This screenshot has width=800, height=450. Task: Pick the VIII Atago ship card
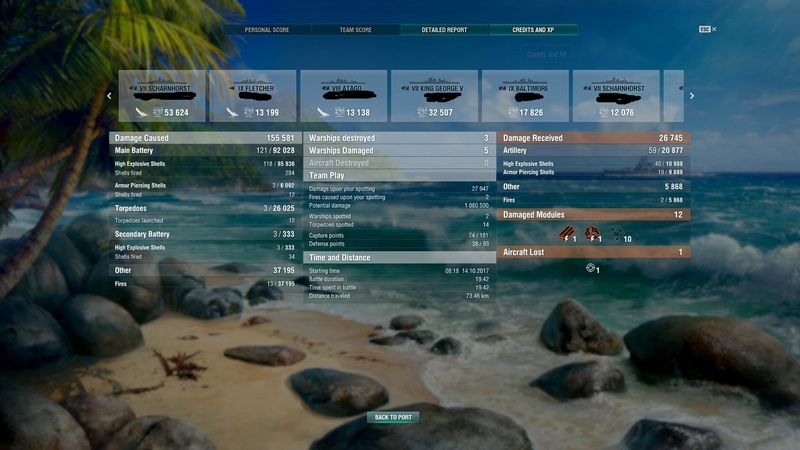point(344,97)
